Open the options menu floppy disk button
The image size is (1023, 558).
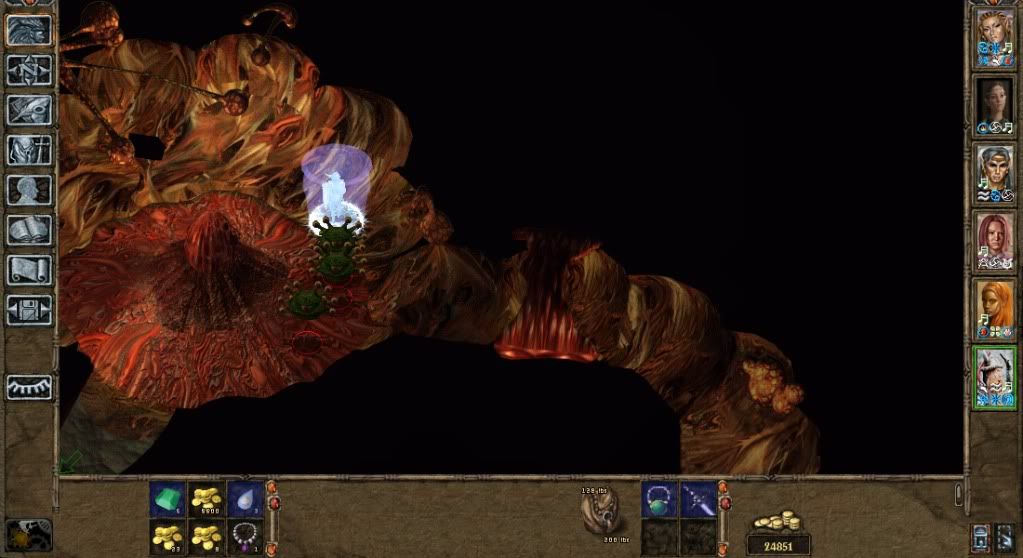click(x=29, y=308)
